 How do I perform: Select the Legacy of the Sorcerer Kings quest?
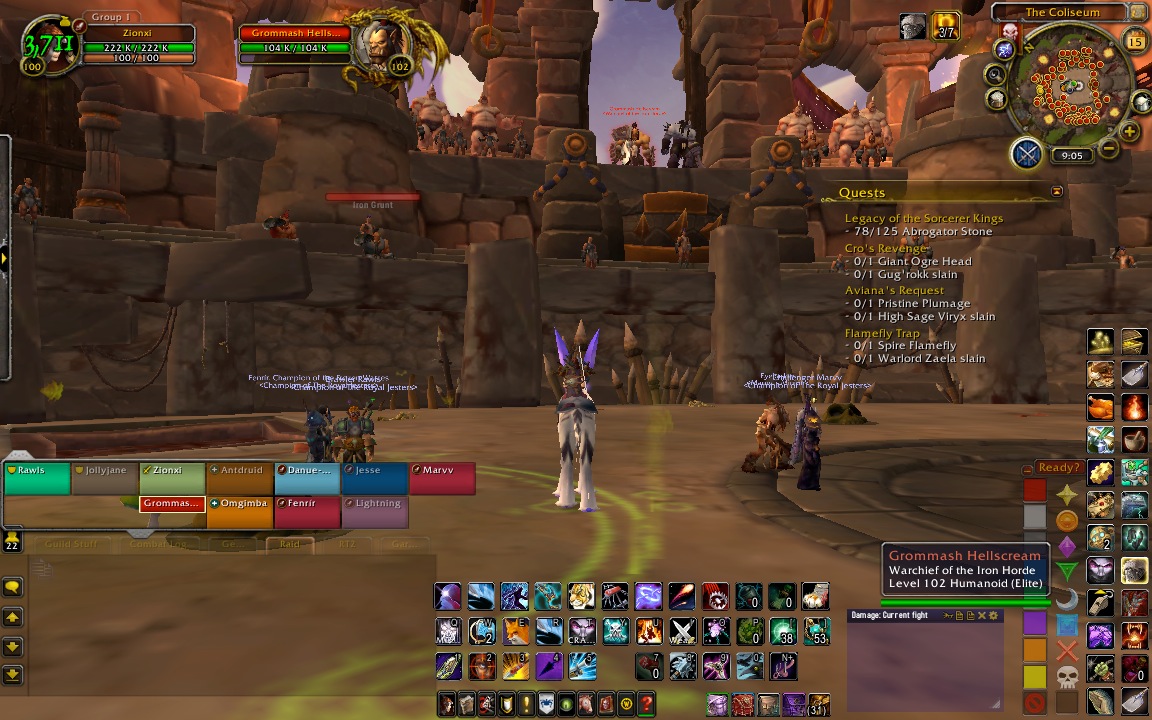click(x=923, y=218)
